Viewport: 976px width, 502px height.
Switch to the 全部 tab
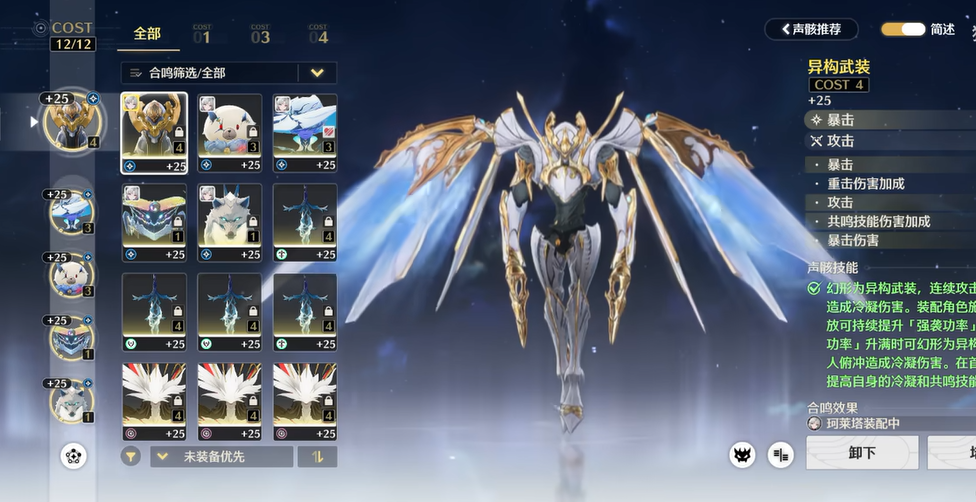147,34
